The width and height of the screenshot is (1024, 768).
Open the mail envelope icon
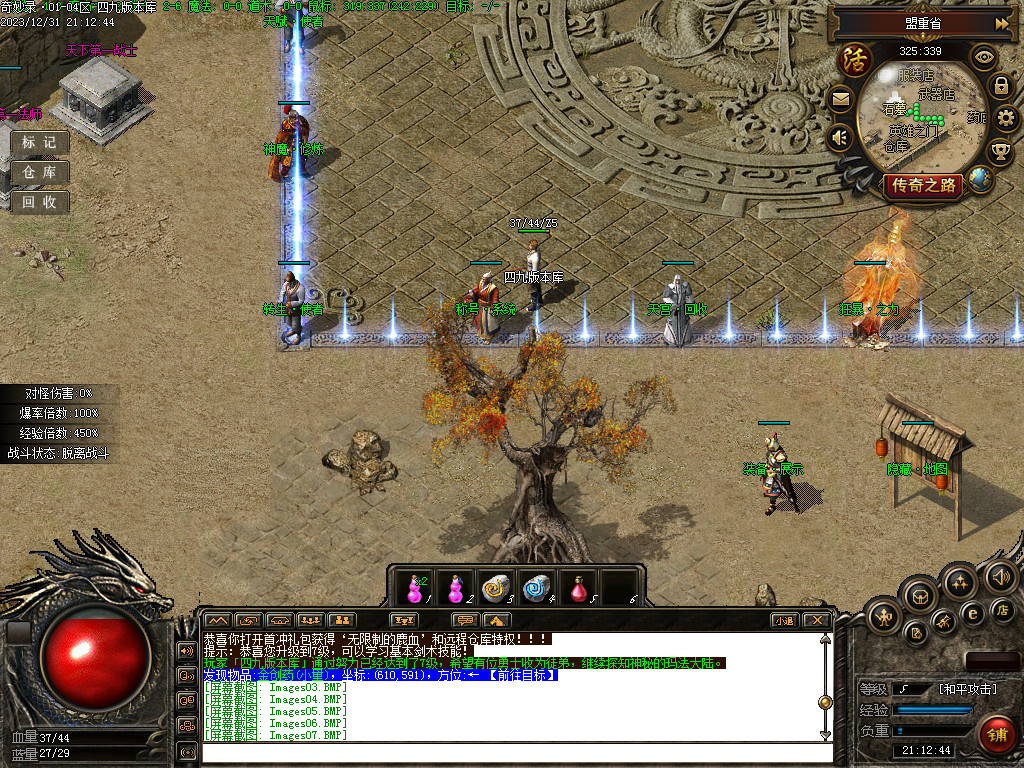[x=840, y=99]
